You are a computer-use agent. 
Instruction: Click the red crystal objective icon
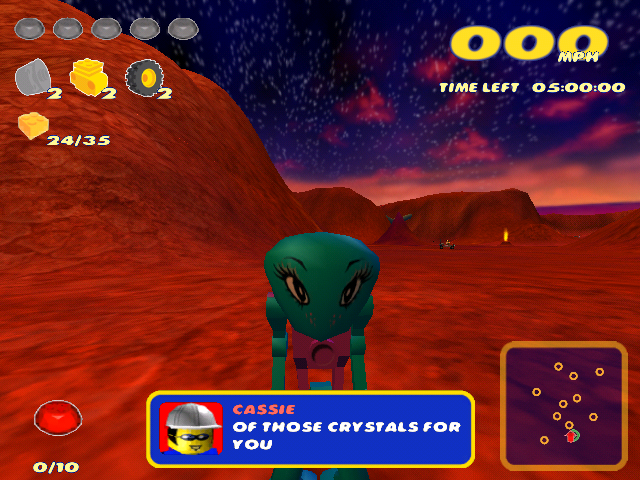57,418
